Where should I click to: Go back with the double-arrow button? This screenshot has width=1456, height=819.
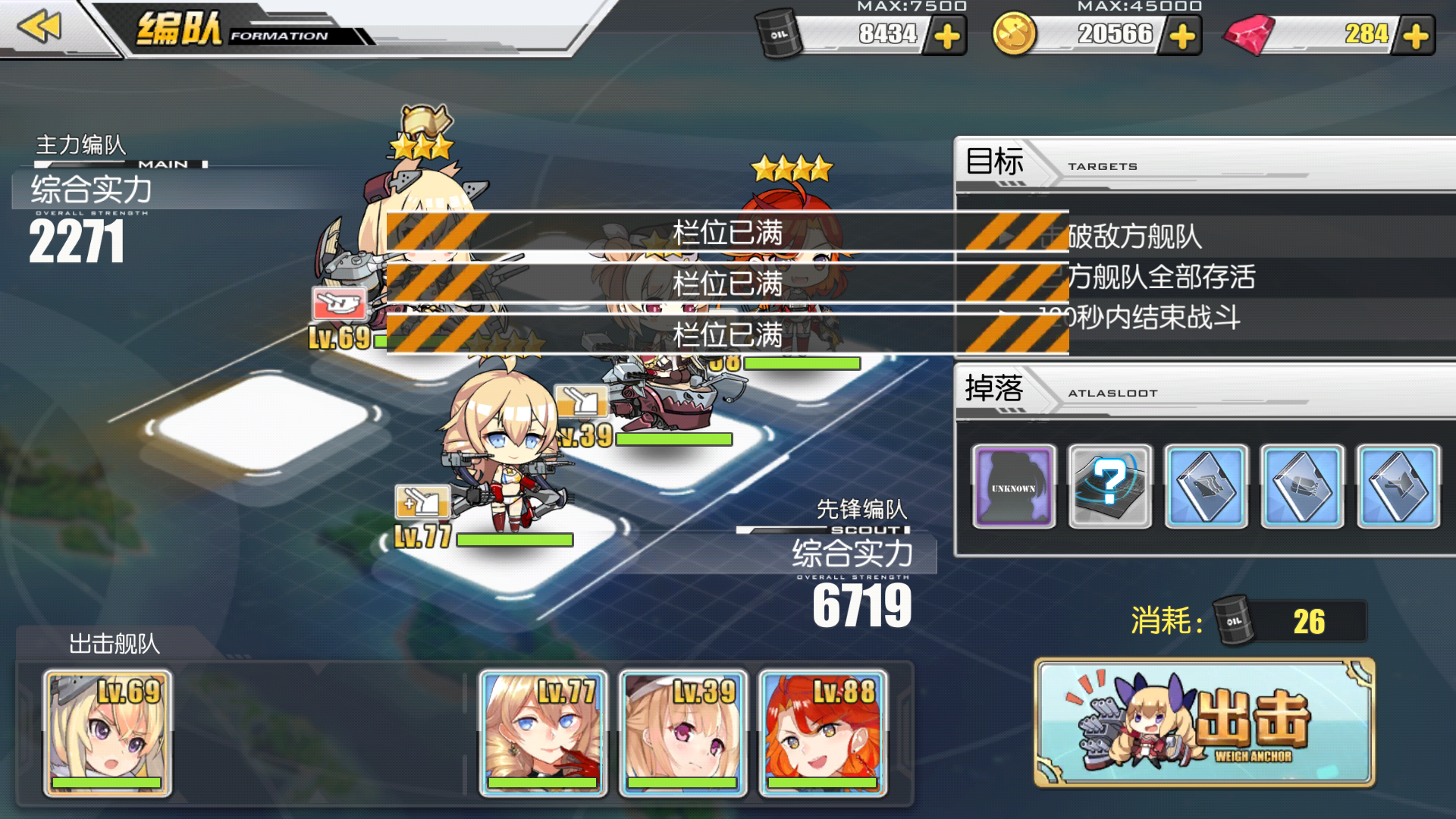point(39,27)
